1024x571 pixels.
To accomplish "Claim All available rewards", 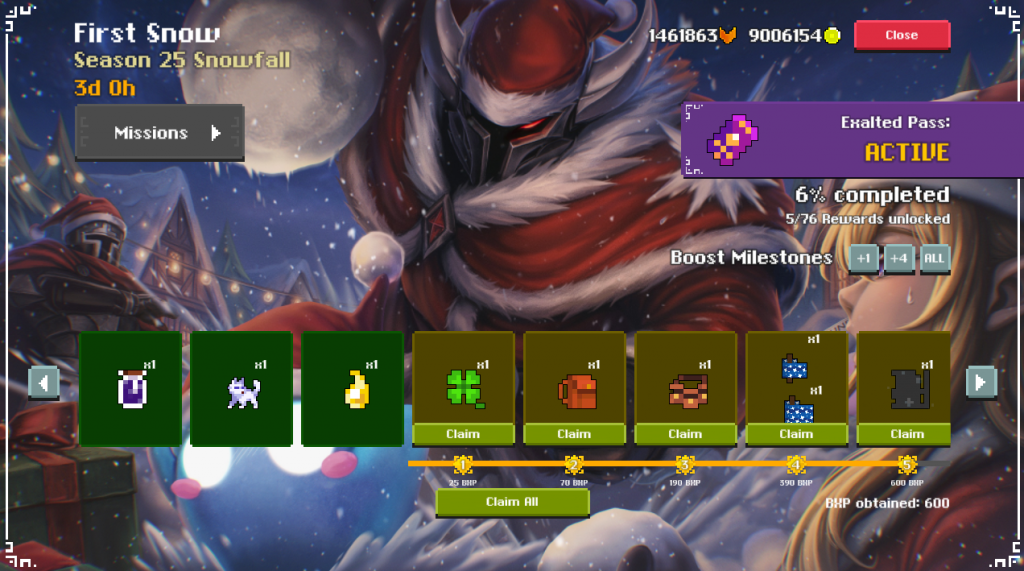I will click(x=512, y=502).
